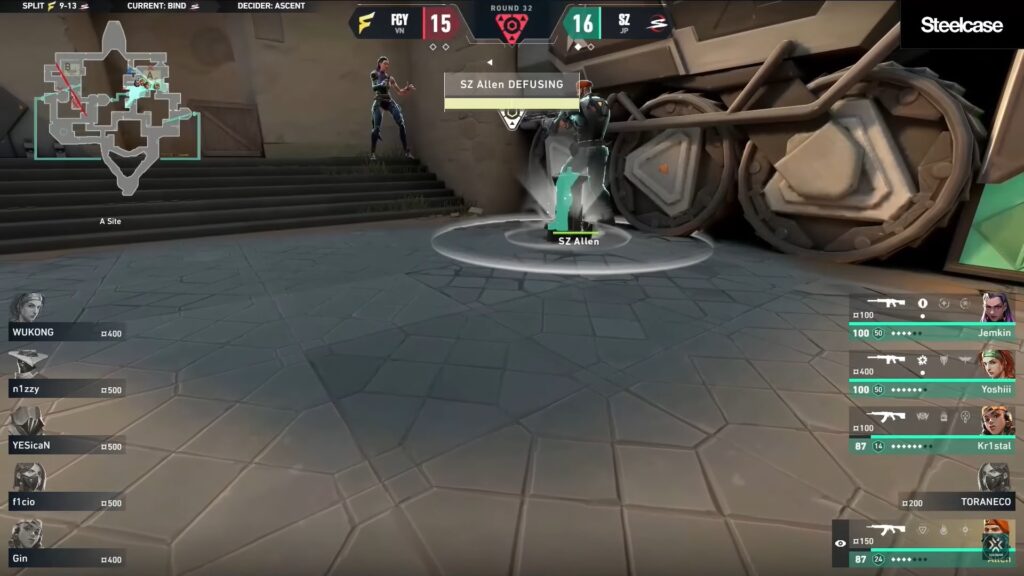Click the Steelcase sponsor logo

961,25
